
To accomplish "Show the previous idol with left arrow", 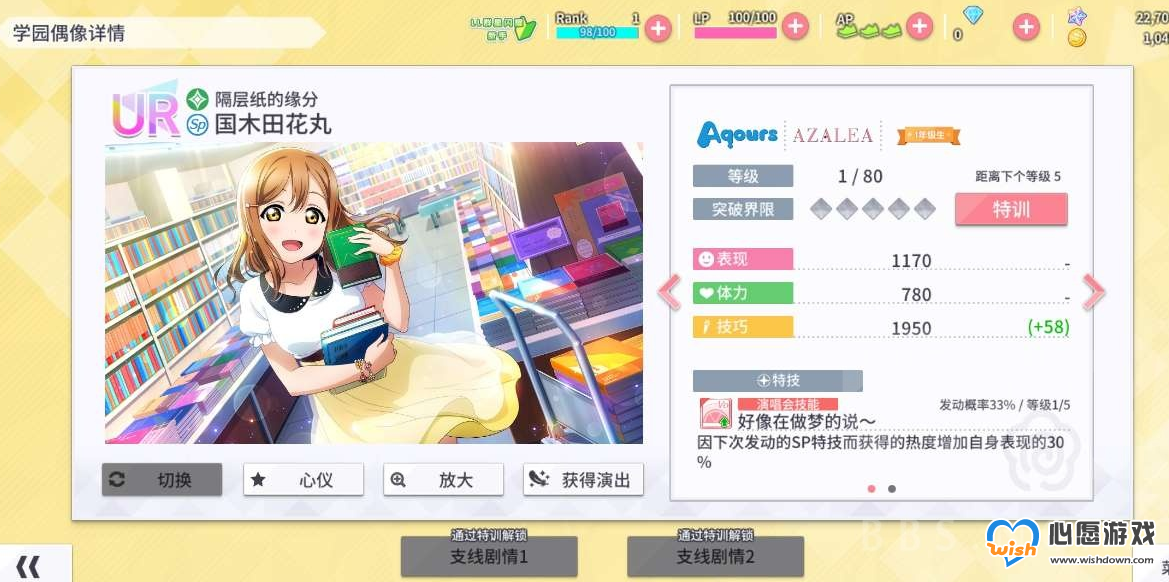I will (x=668, y=292).
